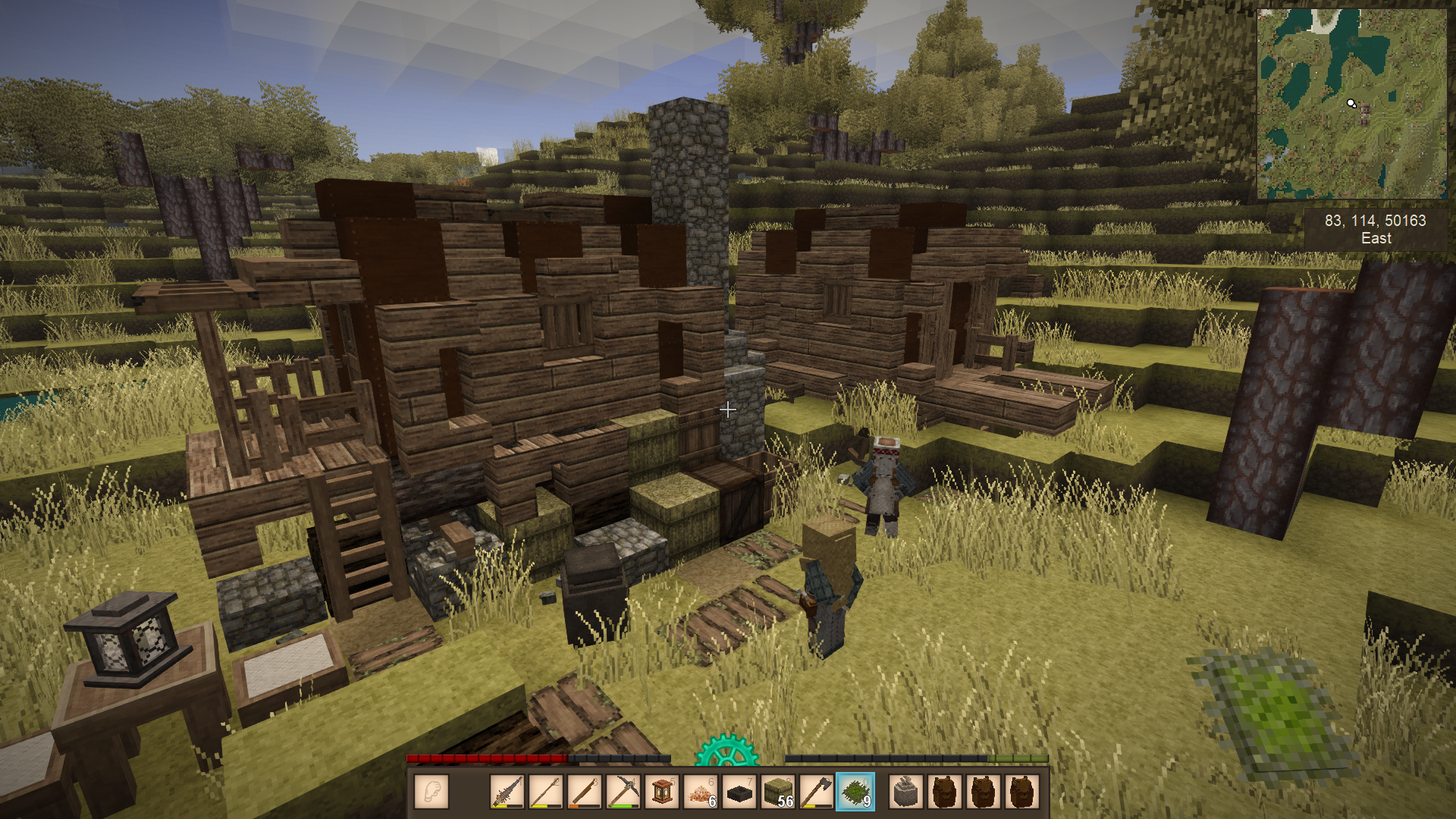Click the empty off-hand slot
Viewport: 1456px width, 819px height.
click(x=431, y=792)
